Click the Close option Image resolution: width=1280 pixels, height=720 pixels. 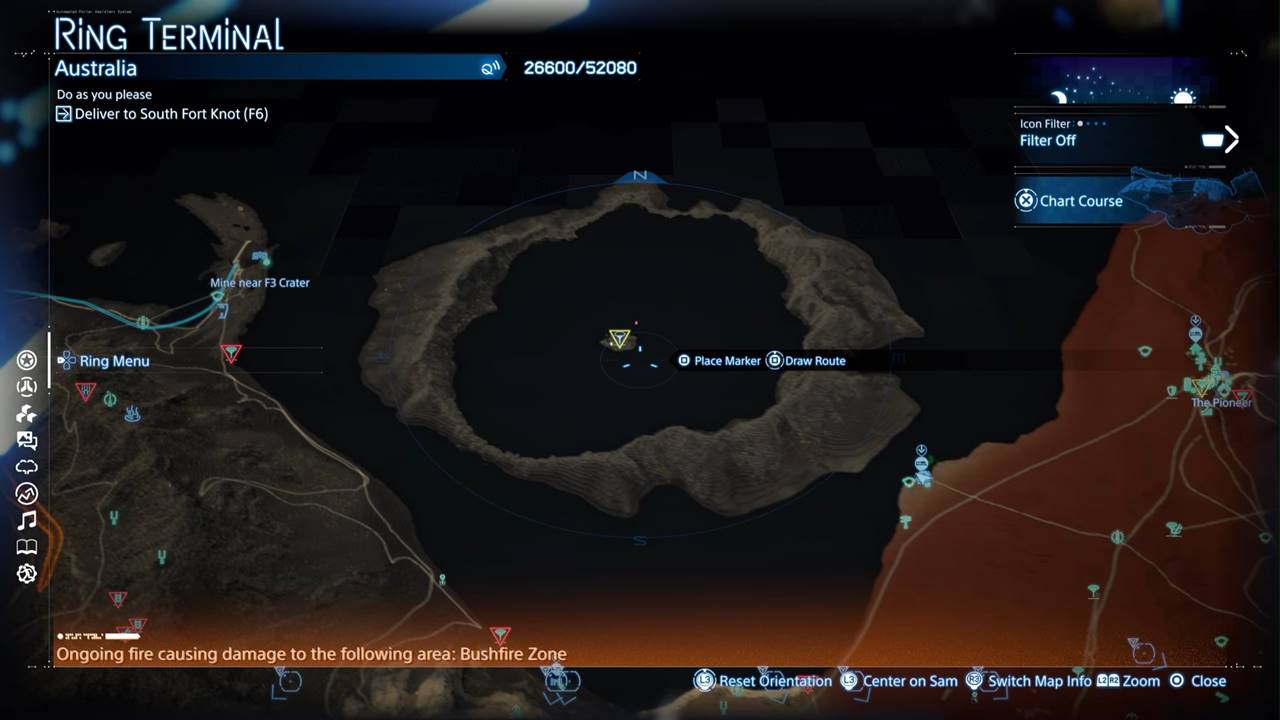click(1197, 681)
